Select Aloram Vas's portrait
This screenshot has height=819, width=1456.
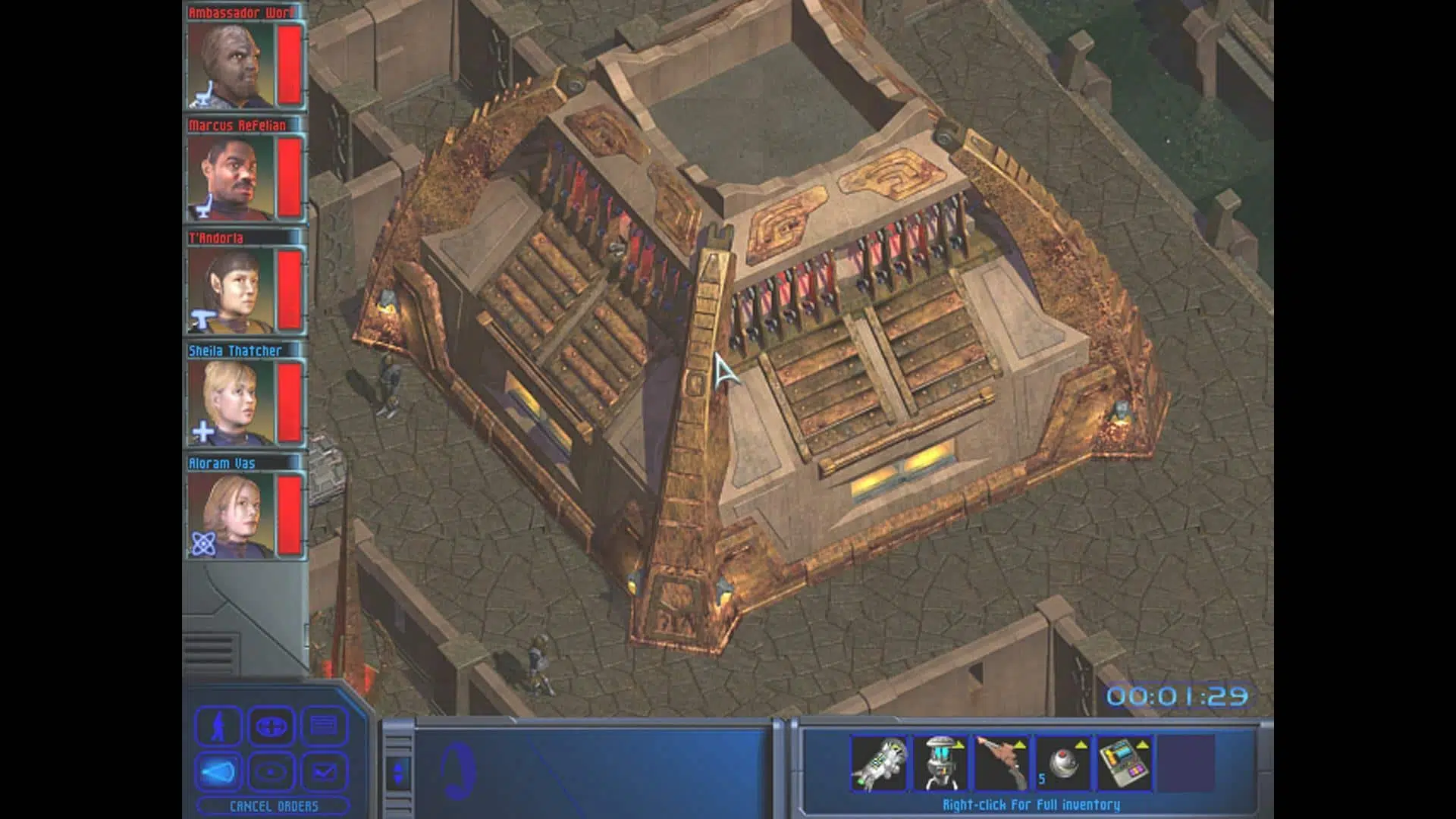231,516
